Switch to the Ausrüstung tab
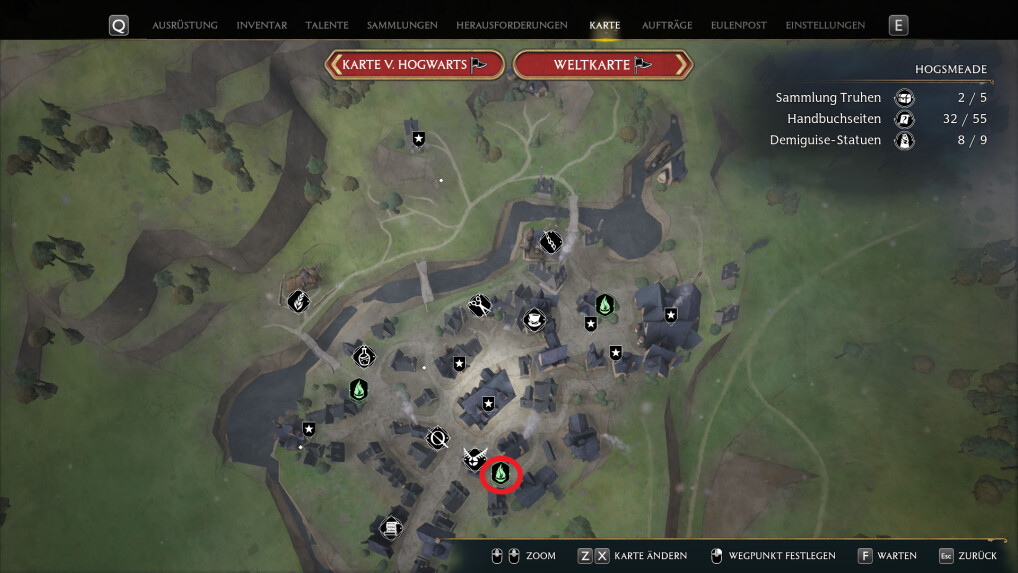The width and height of the screenshot is (1018, 573). point(184,25)
